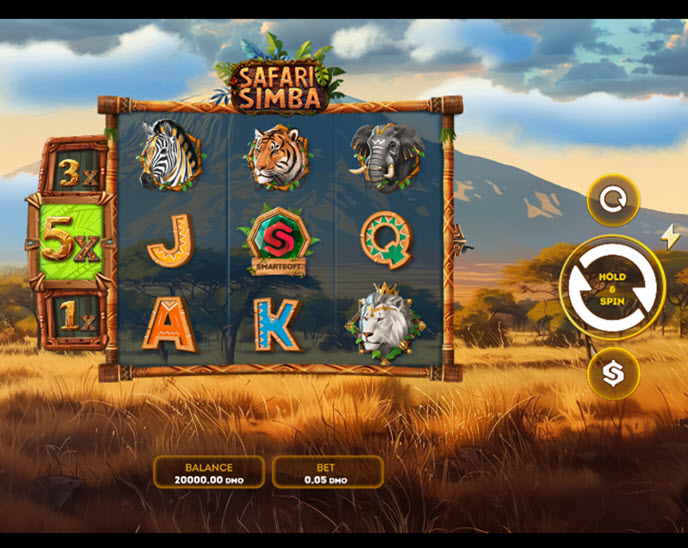Click the Hold & Spin button
This screenshot has height=548, width=688.
pyautogui.click(x=612, y=288)
